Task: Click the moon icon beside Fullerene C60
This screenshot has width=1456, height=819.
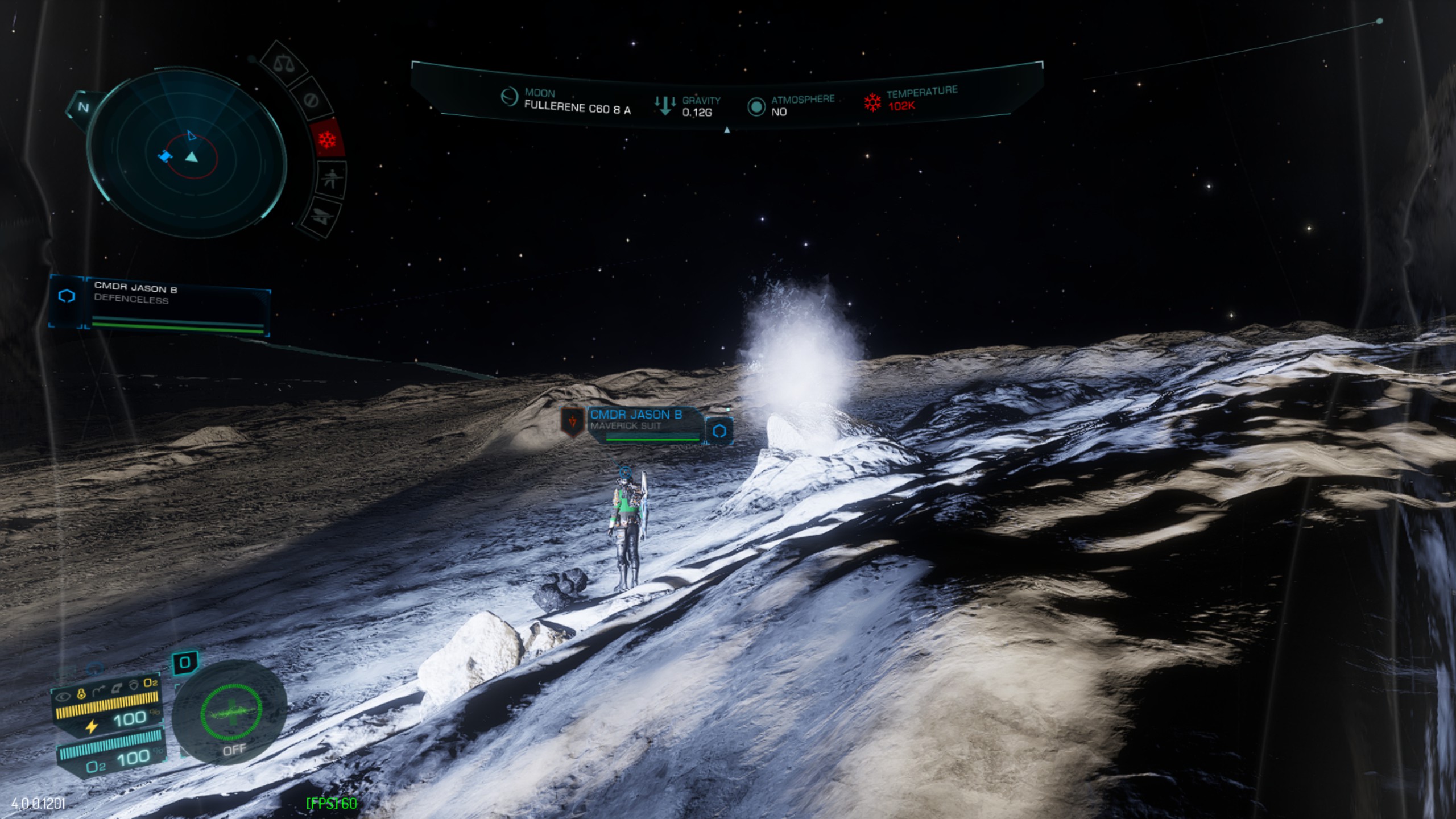Action: tap(509, 97)
